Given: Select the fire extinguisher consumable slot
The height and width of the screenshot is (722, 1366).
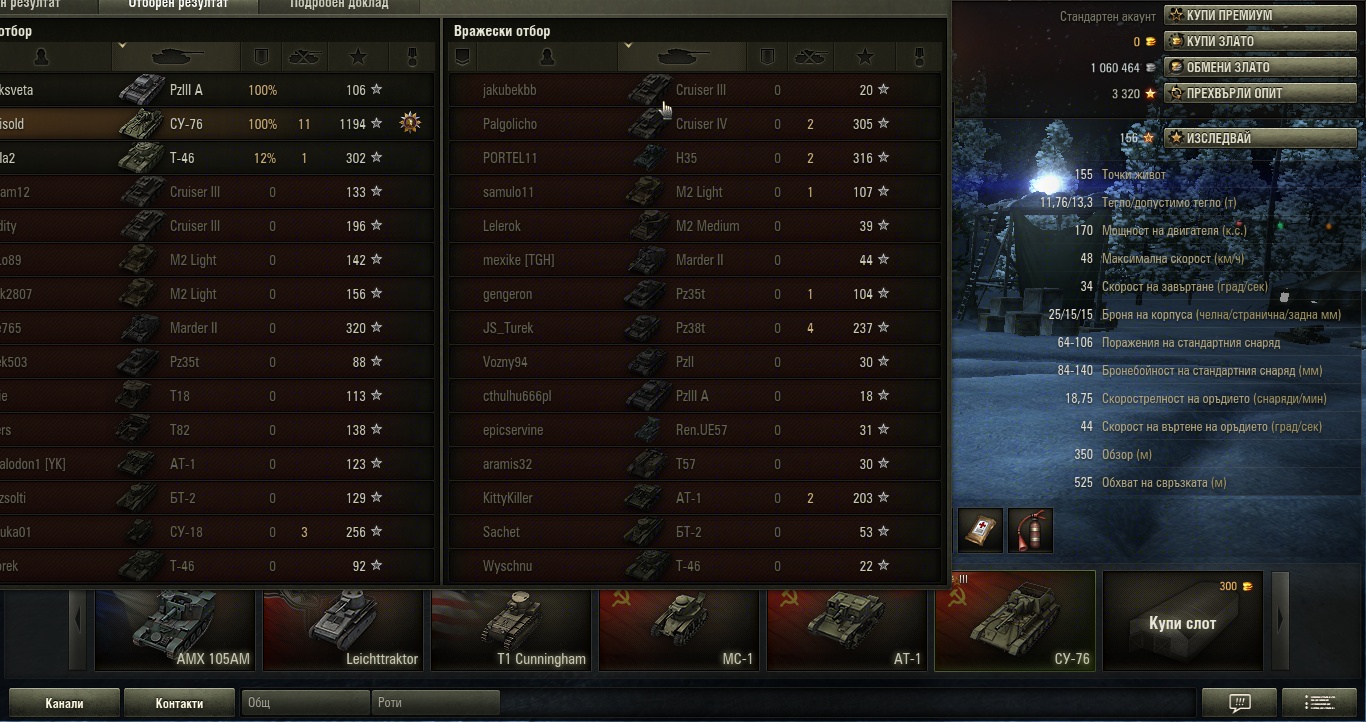Looking at the screenshot, I should (1030, 530).
